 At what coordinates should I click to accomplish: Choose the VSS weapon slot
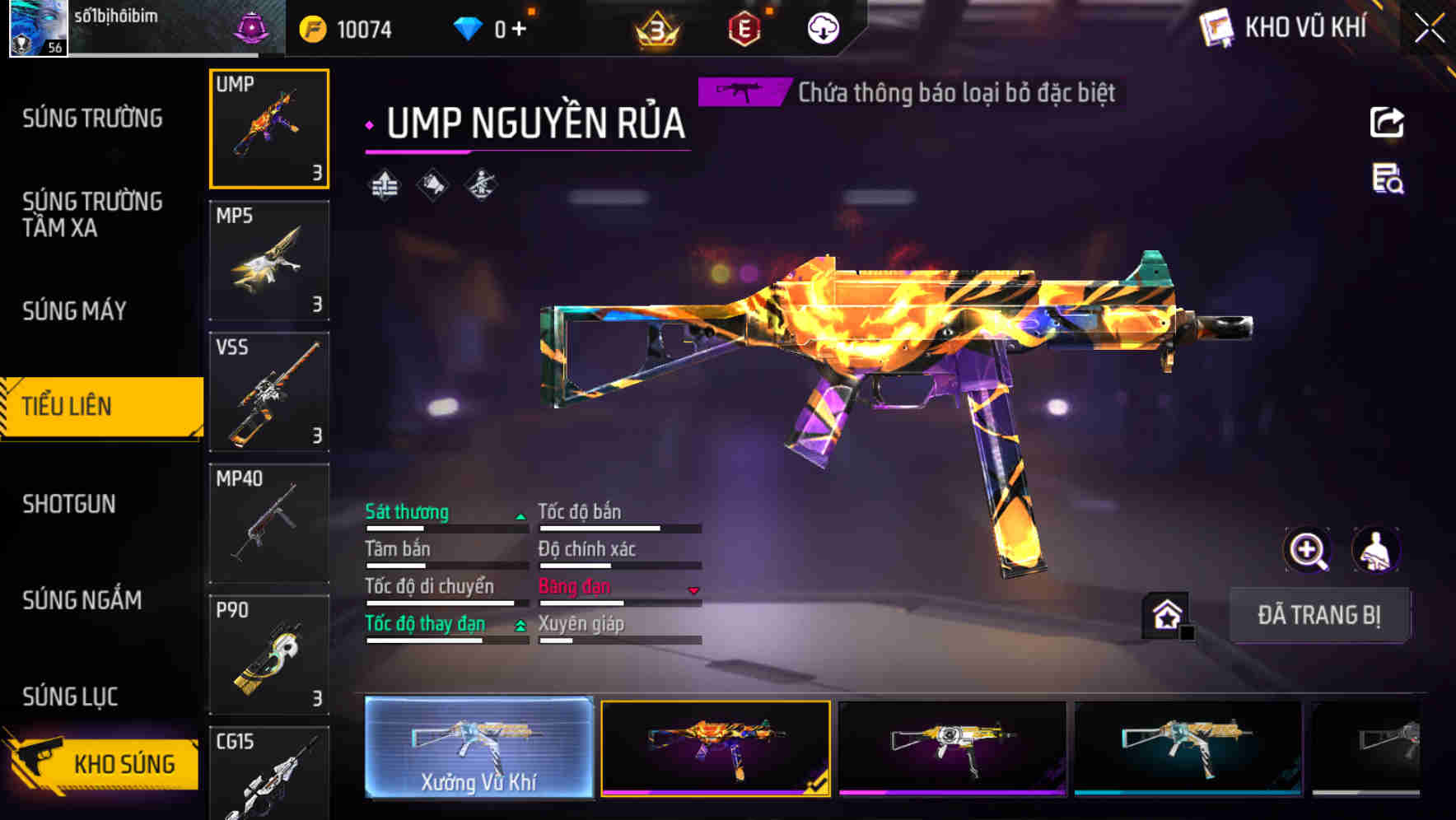click(269, 392)
